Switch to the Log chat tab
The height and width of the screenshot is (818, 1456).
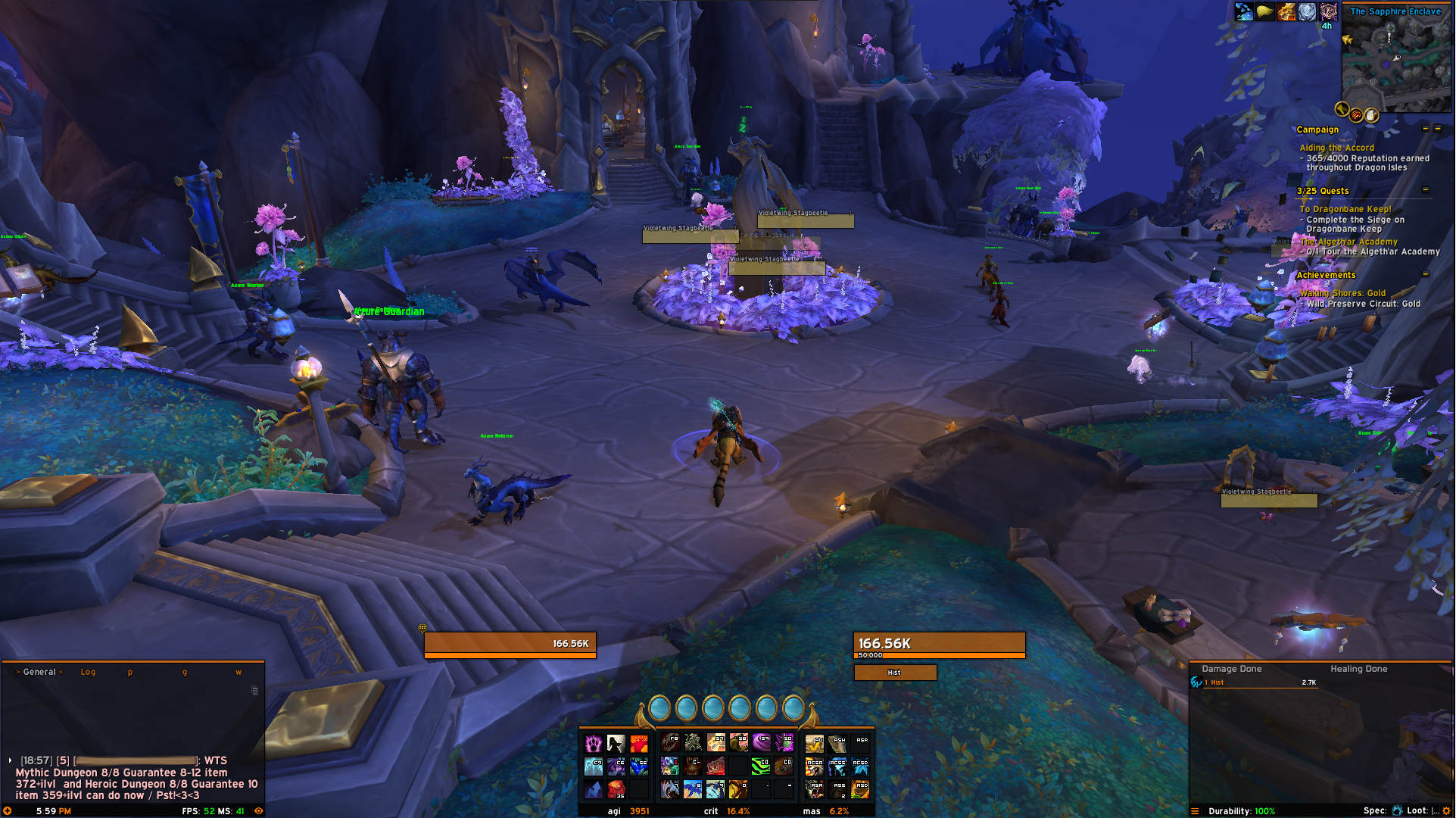(88, 672)
